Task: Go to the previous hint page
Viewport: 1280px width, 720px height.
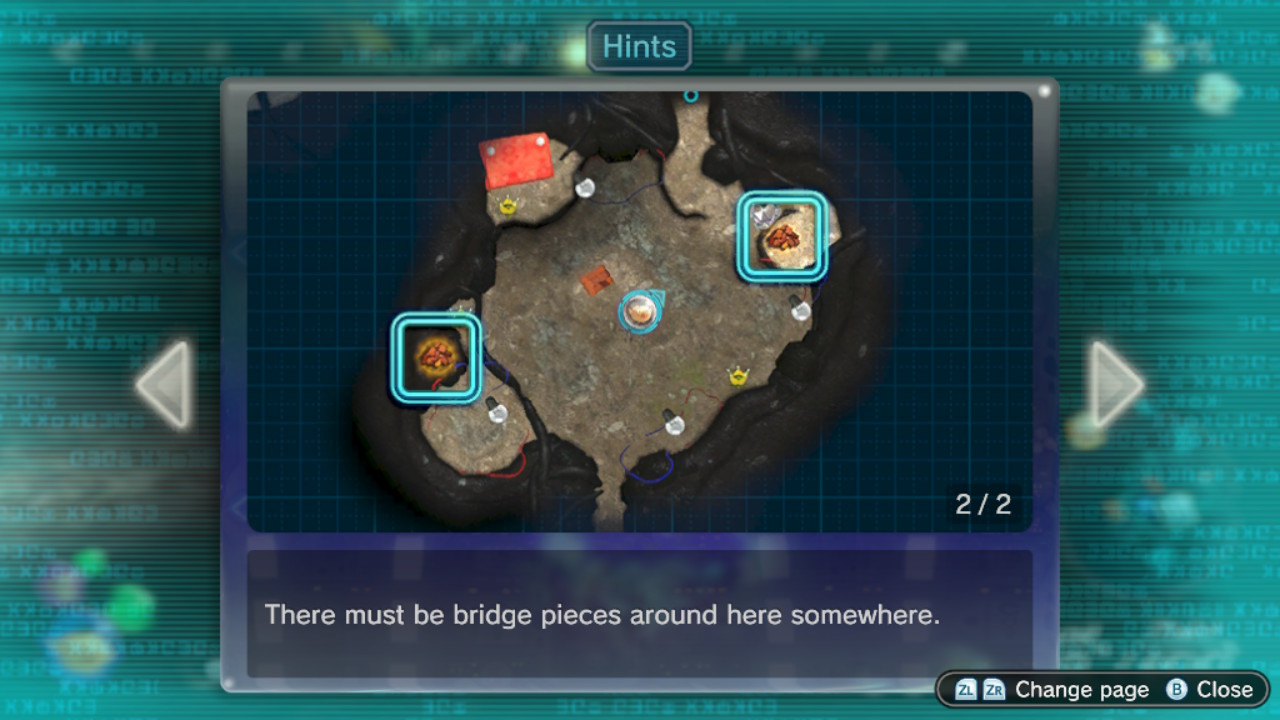Action: (x=165, y=385)
